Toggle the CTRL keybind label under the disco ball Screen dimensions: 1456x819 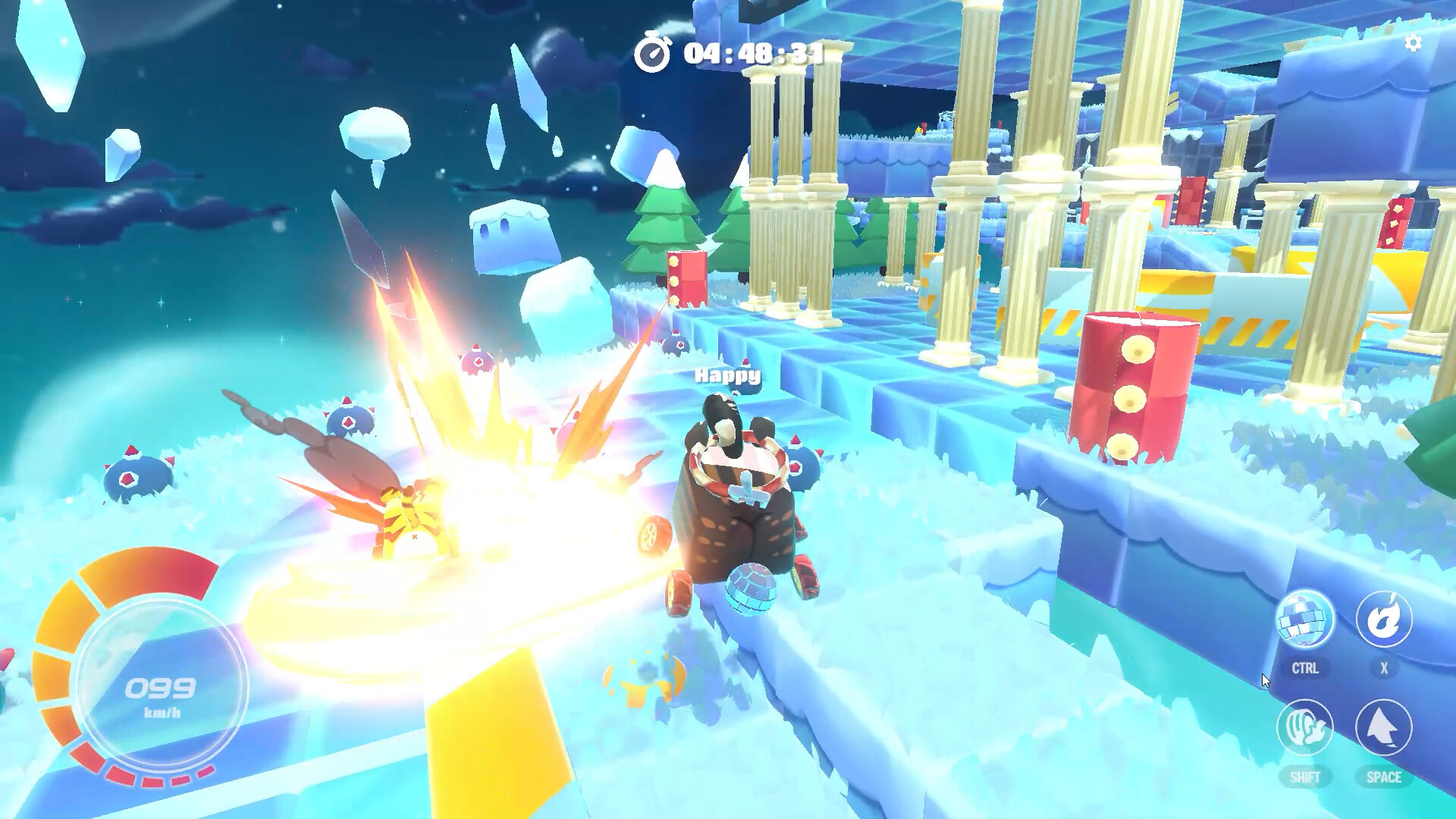tap(1306, 669)
